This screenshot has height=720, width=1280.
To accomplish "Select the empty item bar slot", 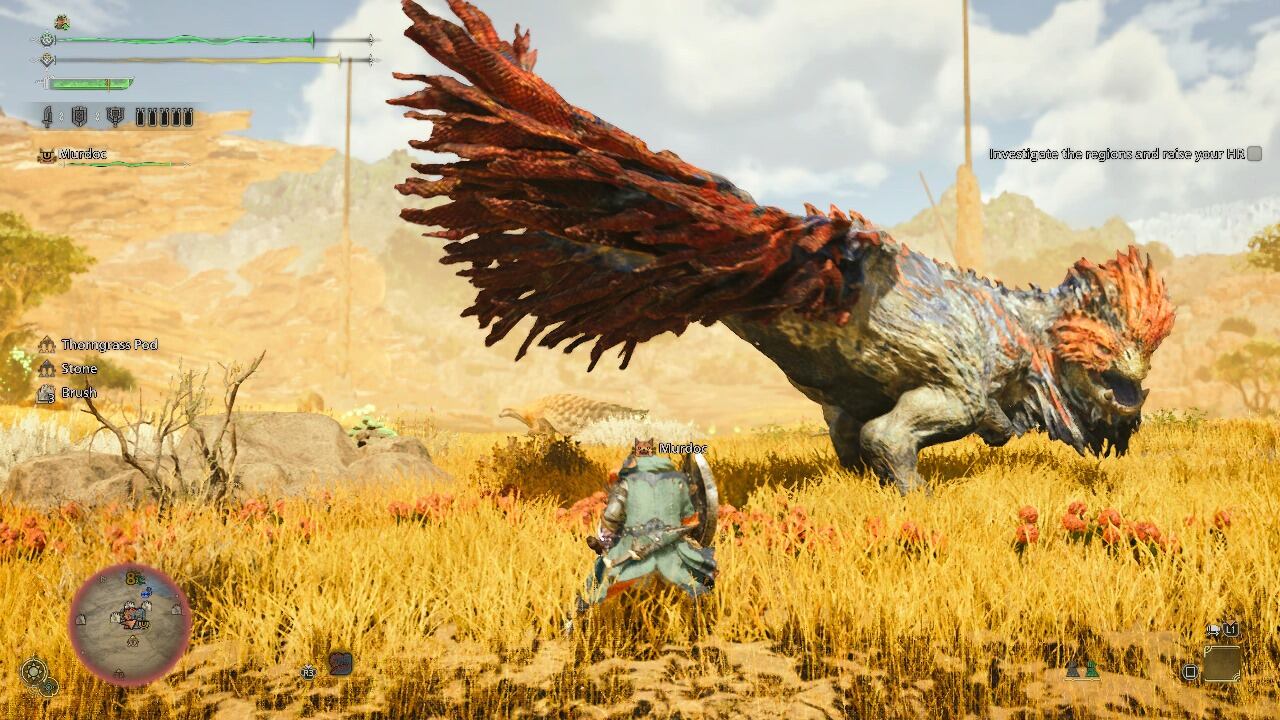I will pyautogui.click(x=1221, y=664).
